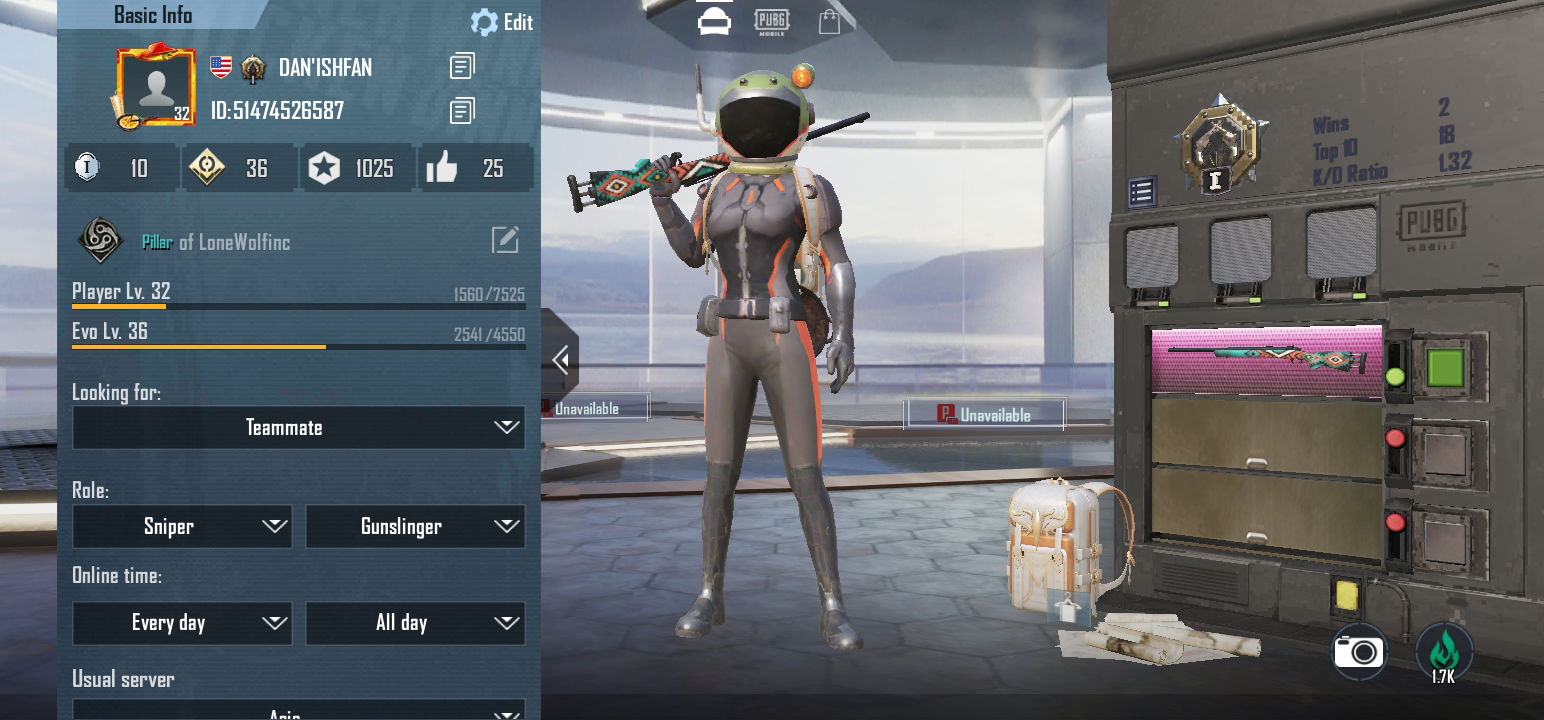Open the Sniper role dropdown

tap(182, 527)
